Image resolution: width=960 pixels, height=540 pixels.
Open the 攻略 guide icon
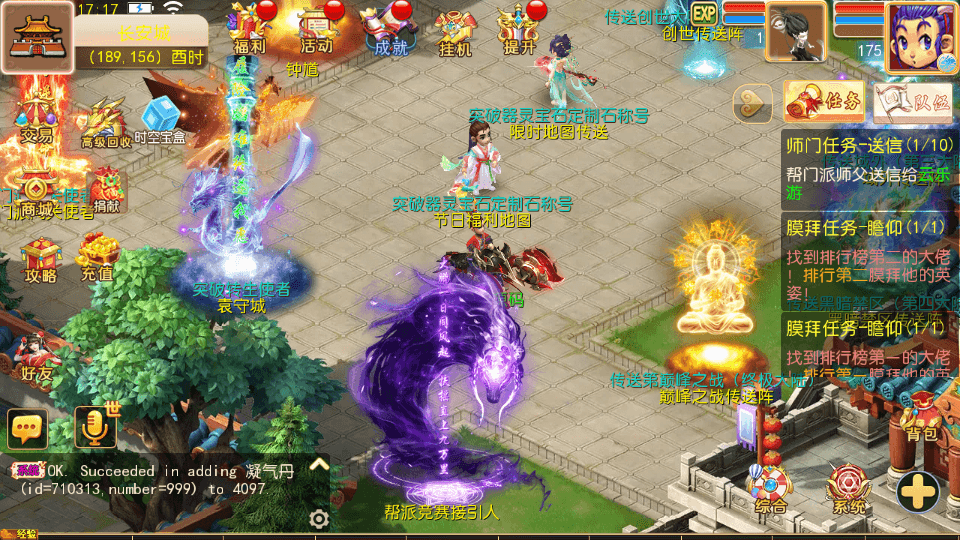coord(41,256)
